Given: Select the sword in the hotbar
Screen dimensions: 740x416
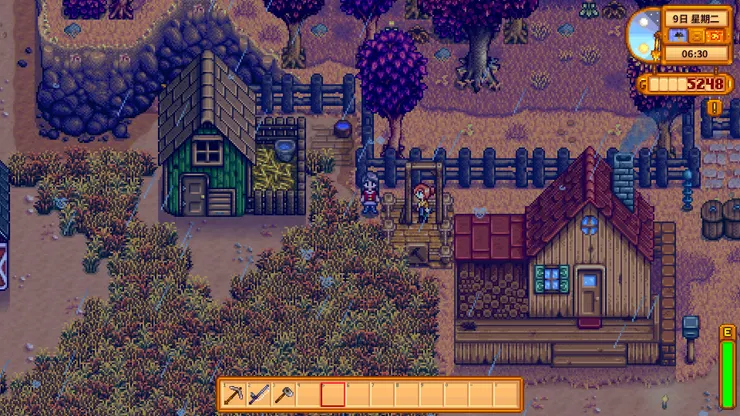Looking at the screenshot, I should pos(259,394).
